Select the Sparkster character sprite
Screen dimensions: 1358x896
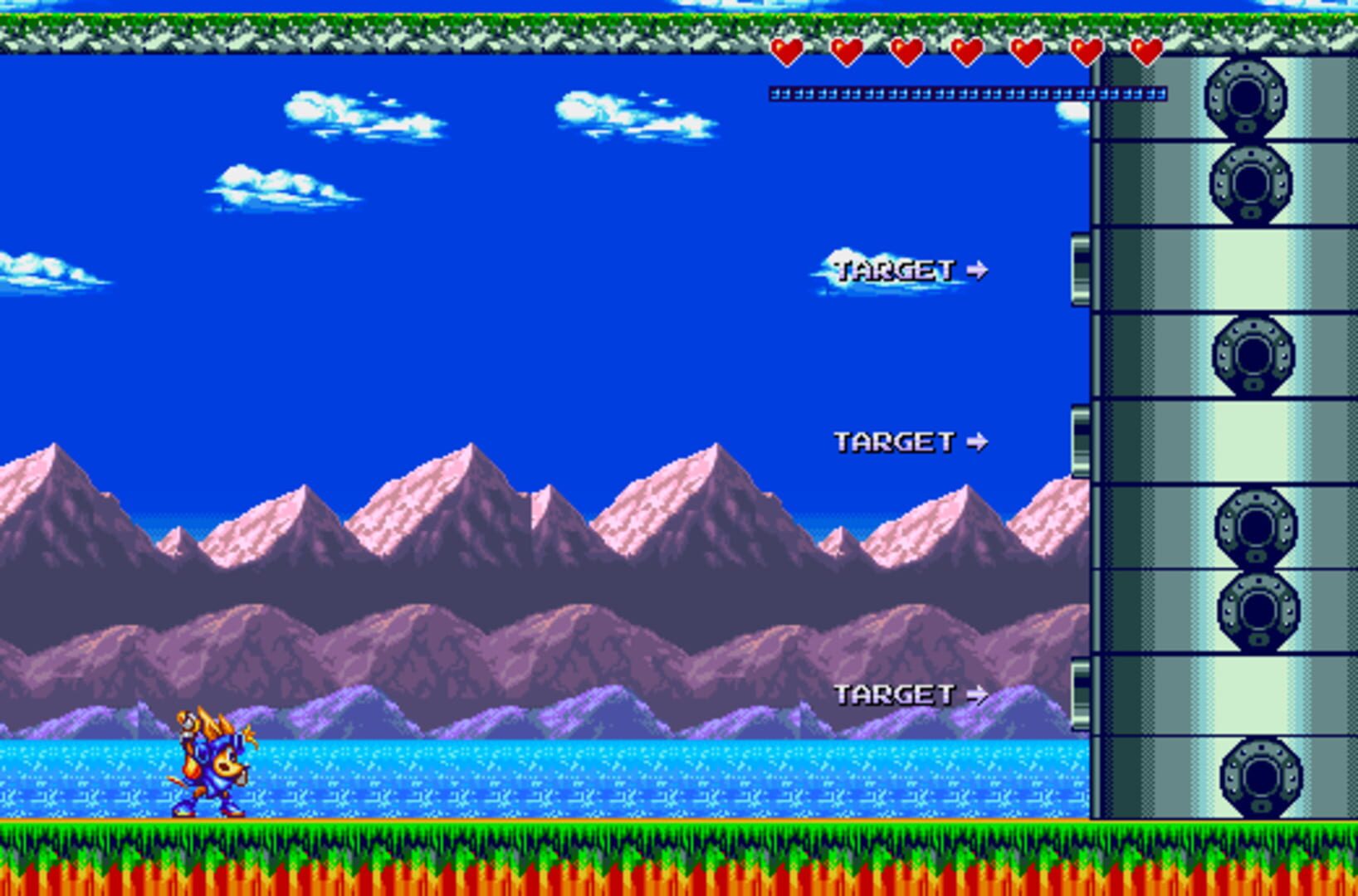tap(212, 763)
